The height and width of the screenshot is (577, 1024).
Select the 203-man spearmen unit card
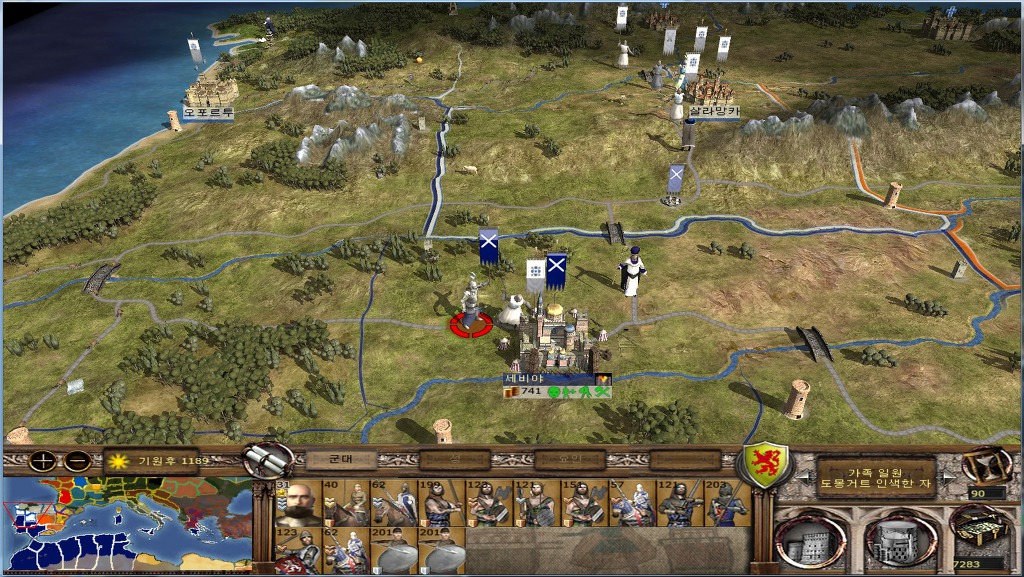click(x=727, y=503)
